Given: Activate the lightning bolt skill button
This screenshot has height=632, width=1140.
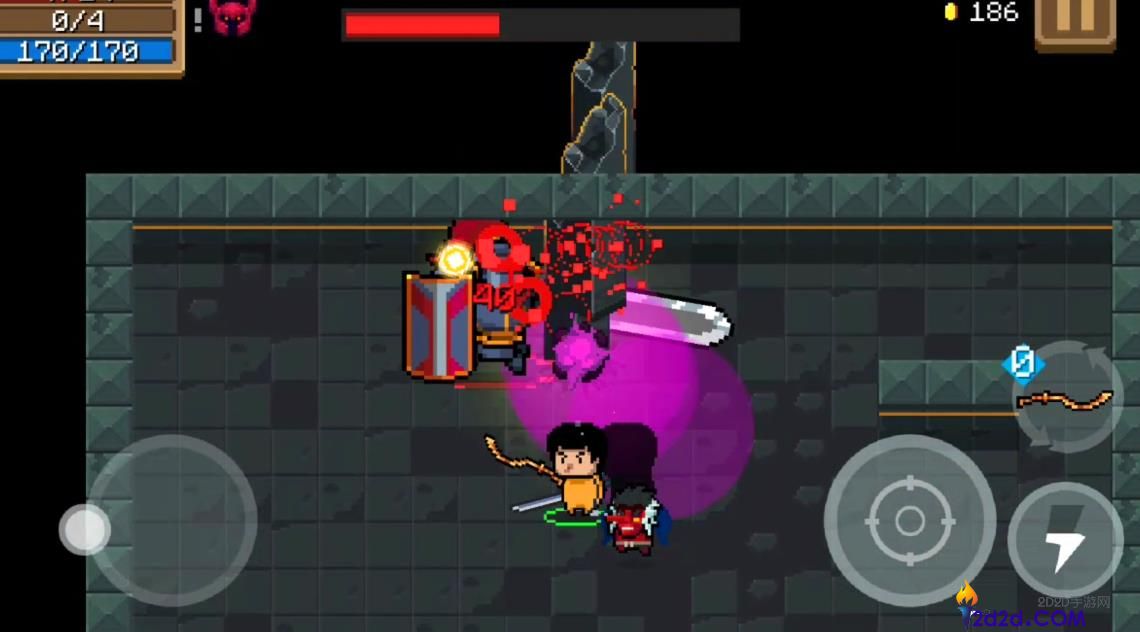Looking at the screenshot, I should click(x=1065, y=540).
